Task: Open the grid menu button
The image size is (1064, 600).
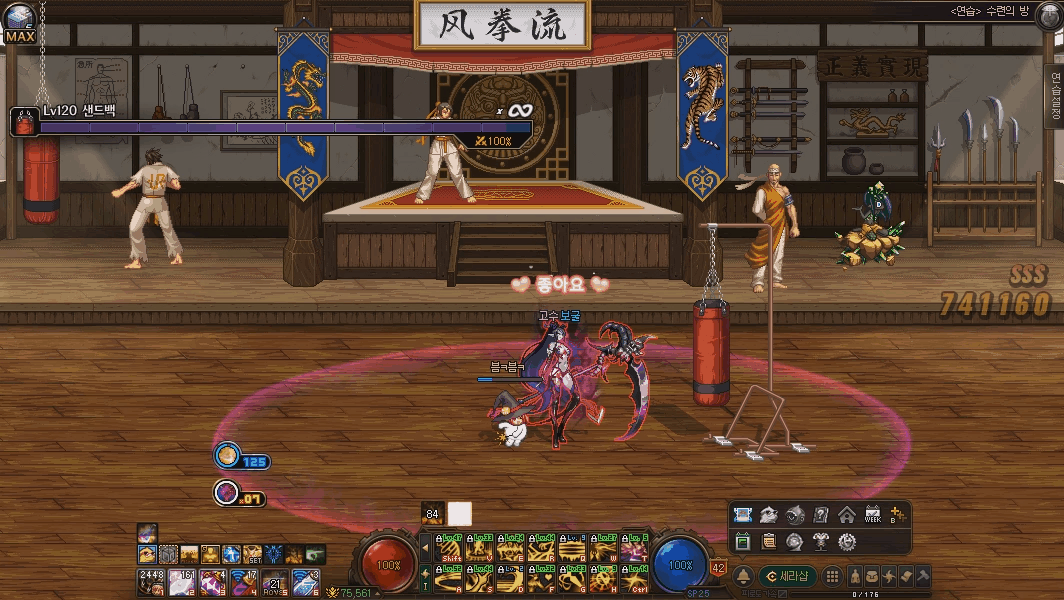Action: 833,576
